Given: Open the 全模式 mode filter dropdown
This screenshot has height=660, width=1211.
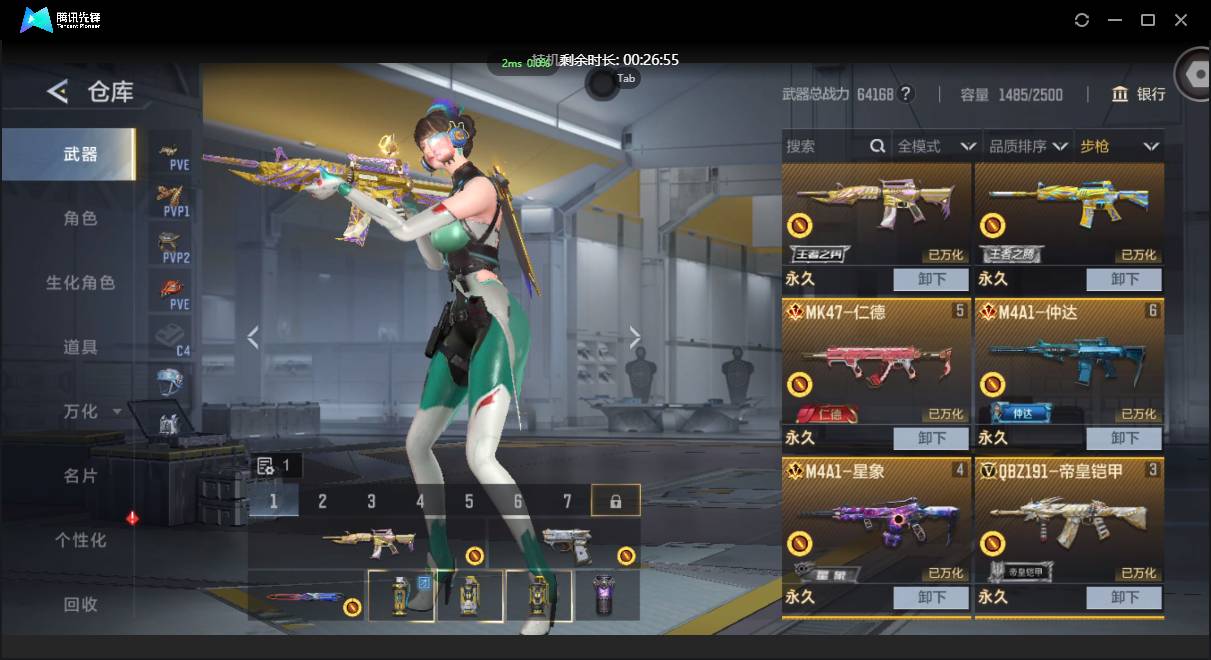Looking at the screenshot, I should coord(936,146).
